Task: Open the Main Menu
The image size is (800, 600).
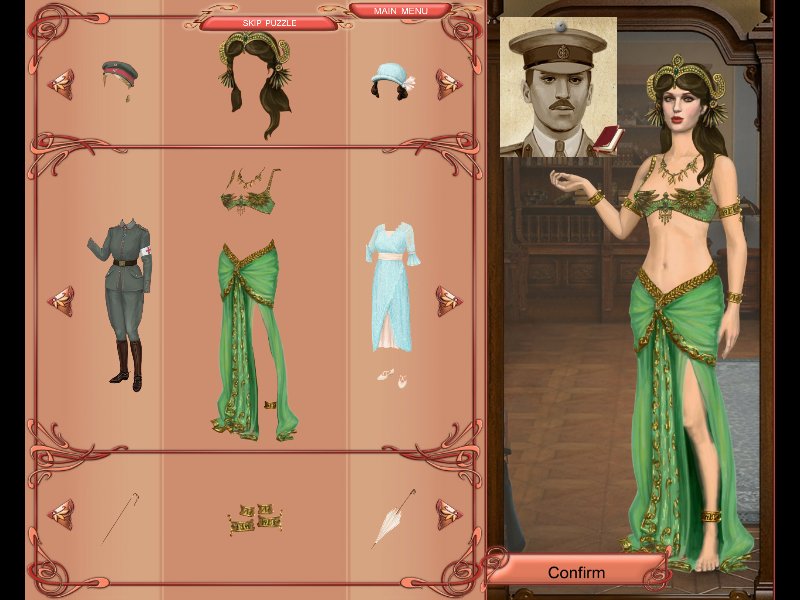Action: point(399,11)
